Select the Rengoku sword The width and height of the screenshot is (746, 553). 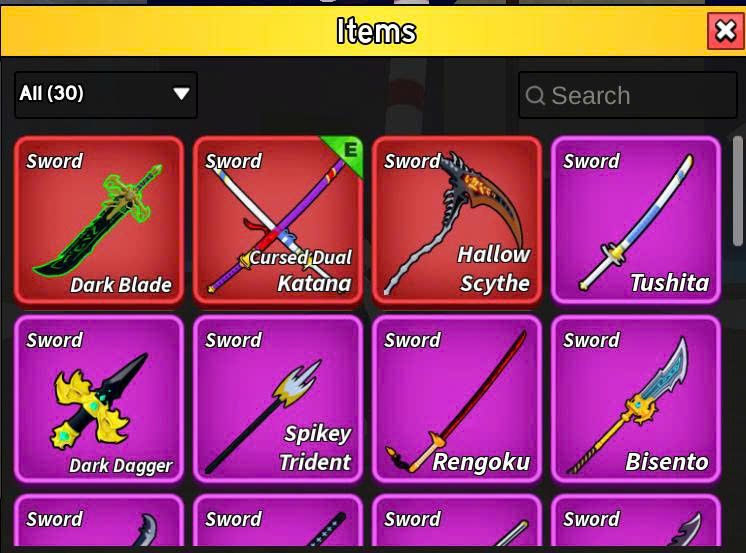click(x=457, y=399)
